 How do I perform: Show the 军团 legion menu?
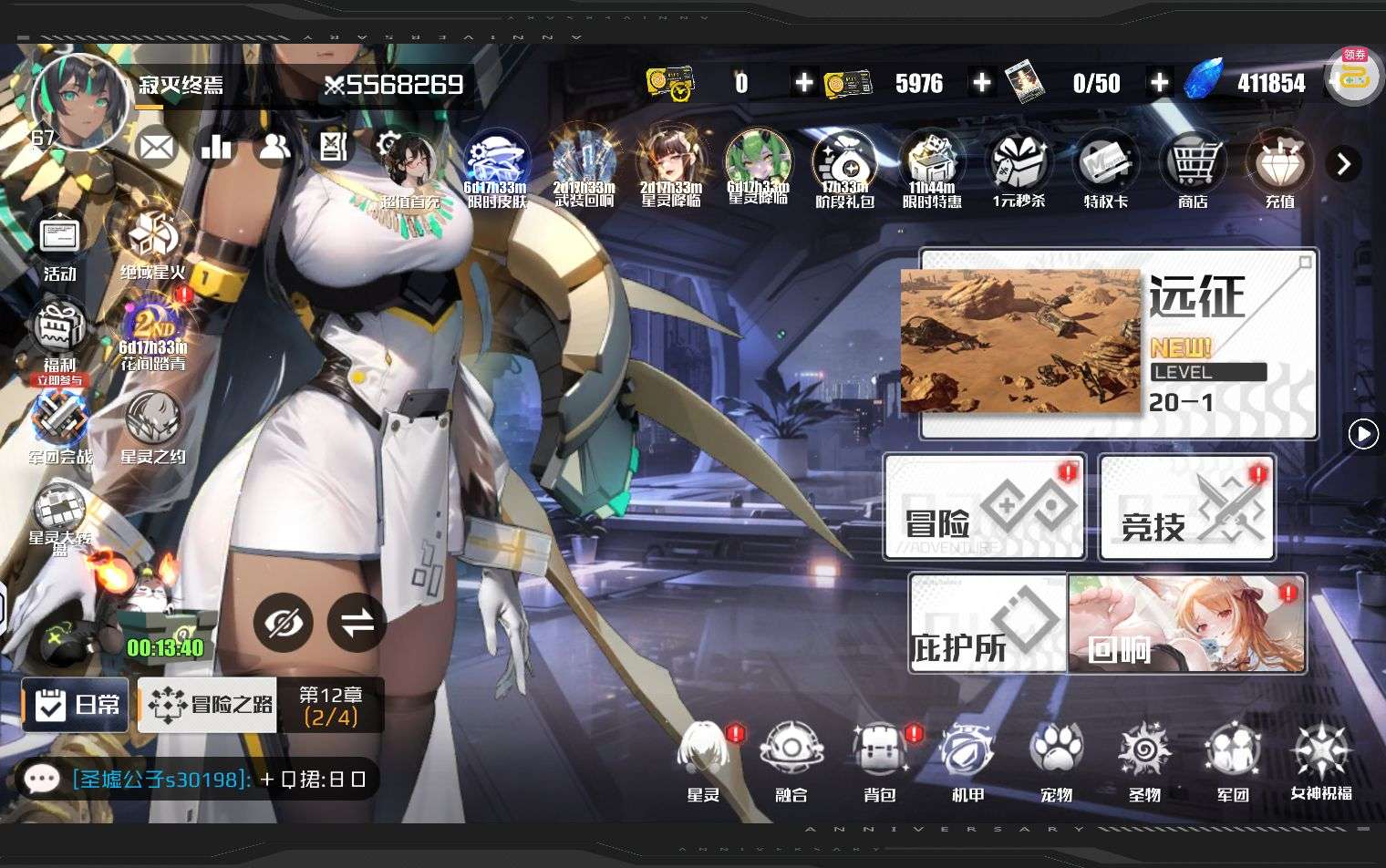pyautogui.click(x=1233, y=760)
